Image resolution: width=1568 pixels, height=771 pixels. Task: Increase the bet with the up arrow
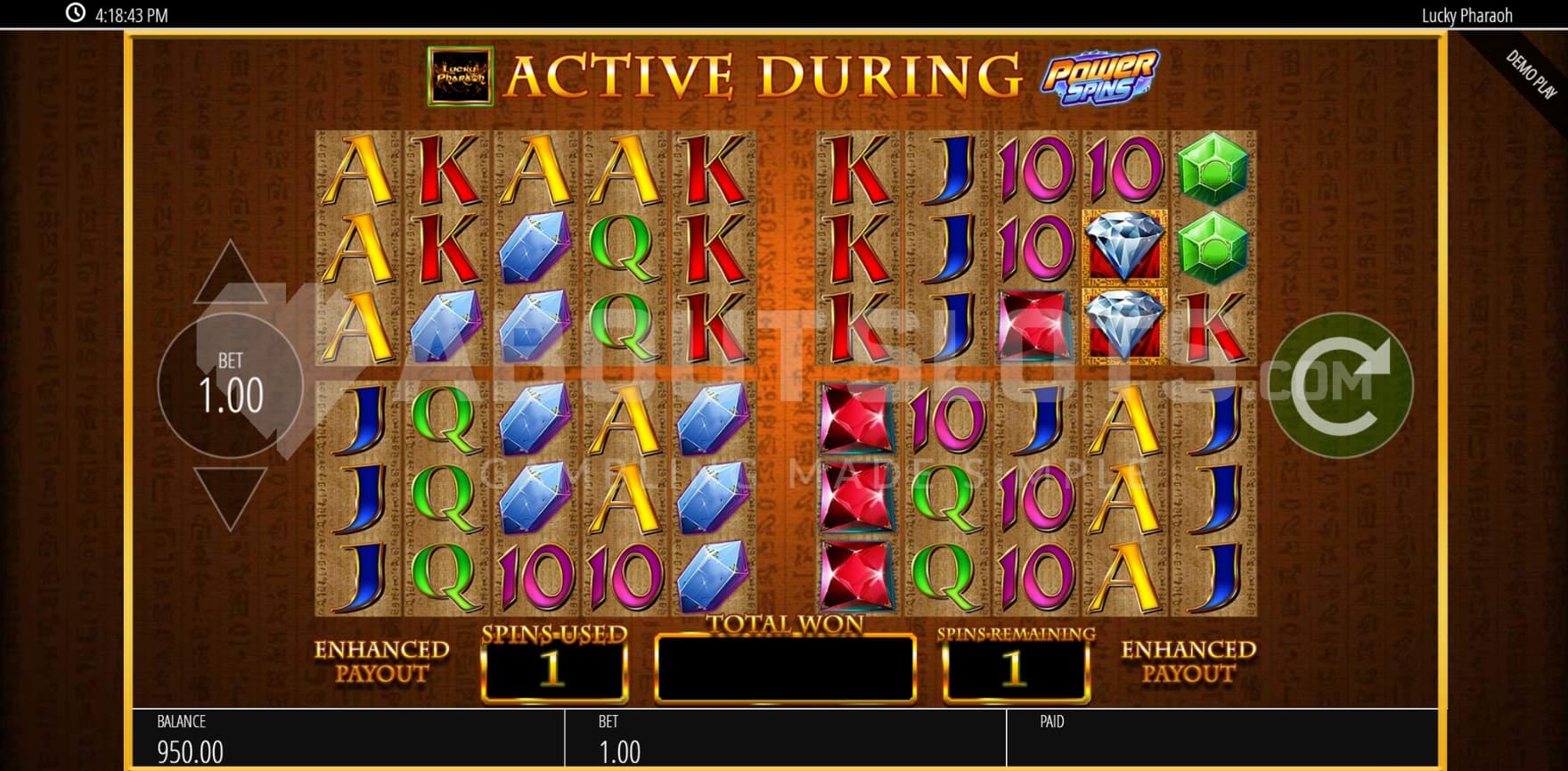click(x=230, y=272)
